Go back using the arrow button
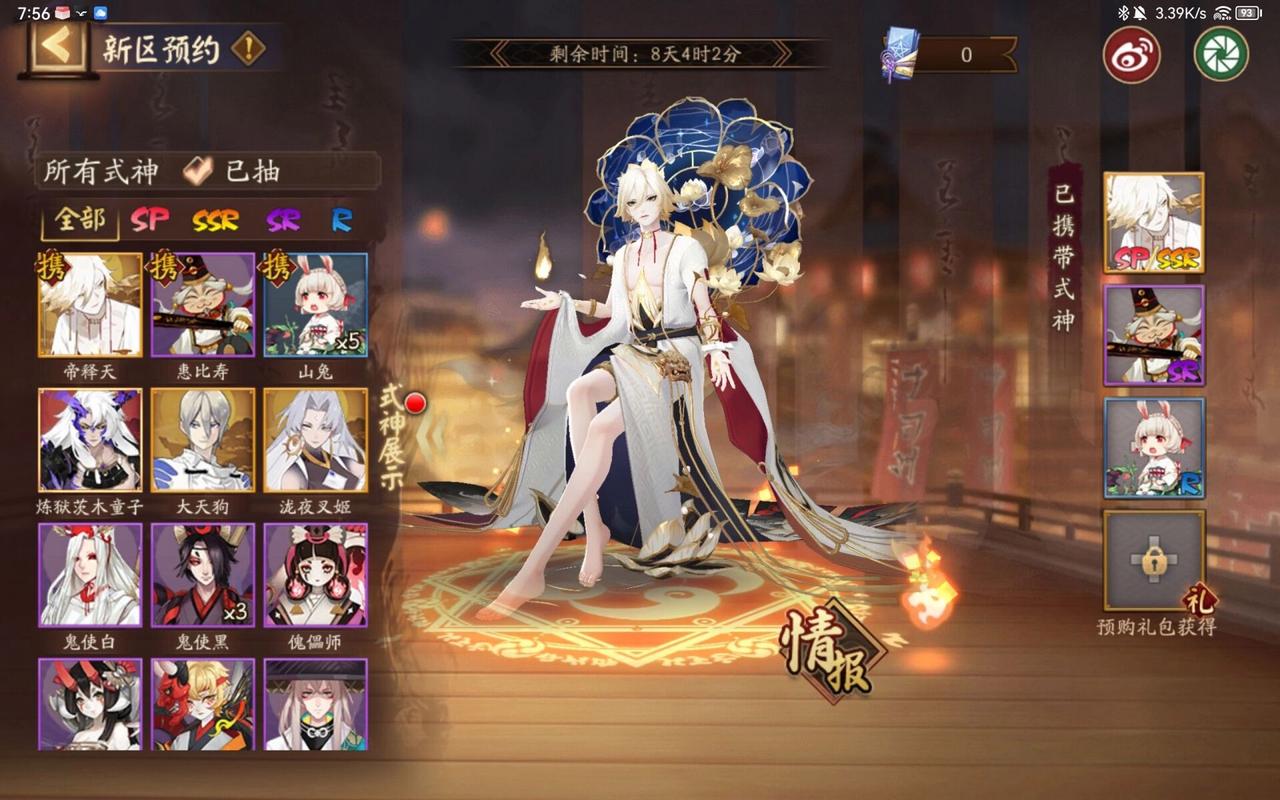Screen dimensions: 1280x800 57,48
